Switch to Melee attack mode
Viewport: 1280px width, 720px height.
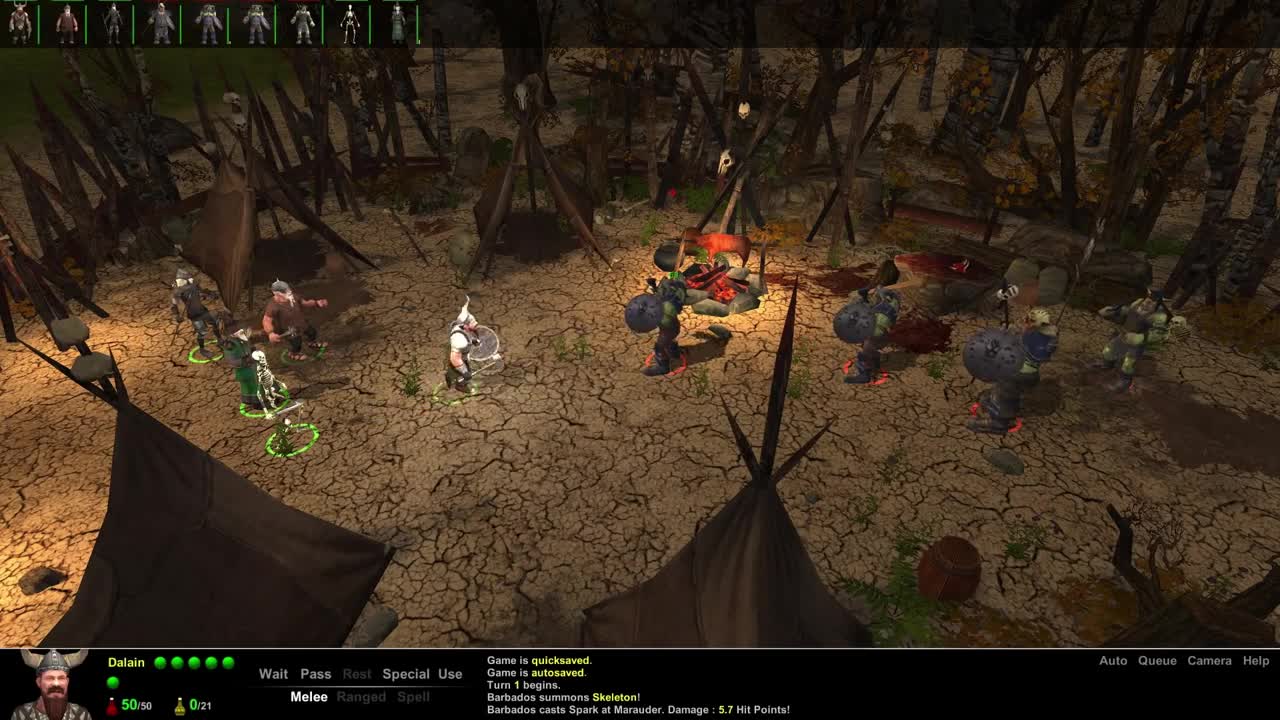pos(309,697)
